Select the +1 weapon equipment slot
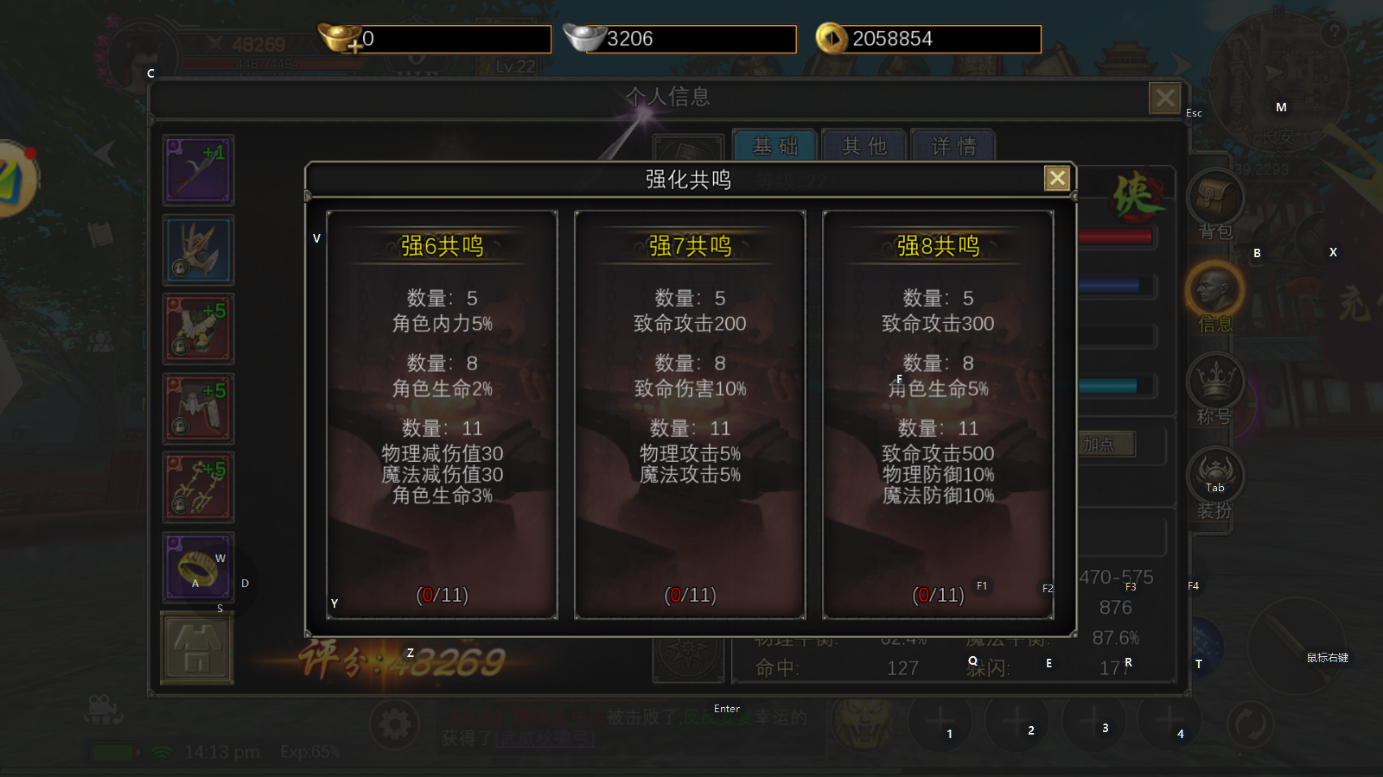Screen dimensions: 1383x777 [x=197, y=170]
